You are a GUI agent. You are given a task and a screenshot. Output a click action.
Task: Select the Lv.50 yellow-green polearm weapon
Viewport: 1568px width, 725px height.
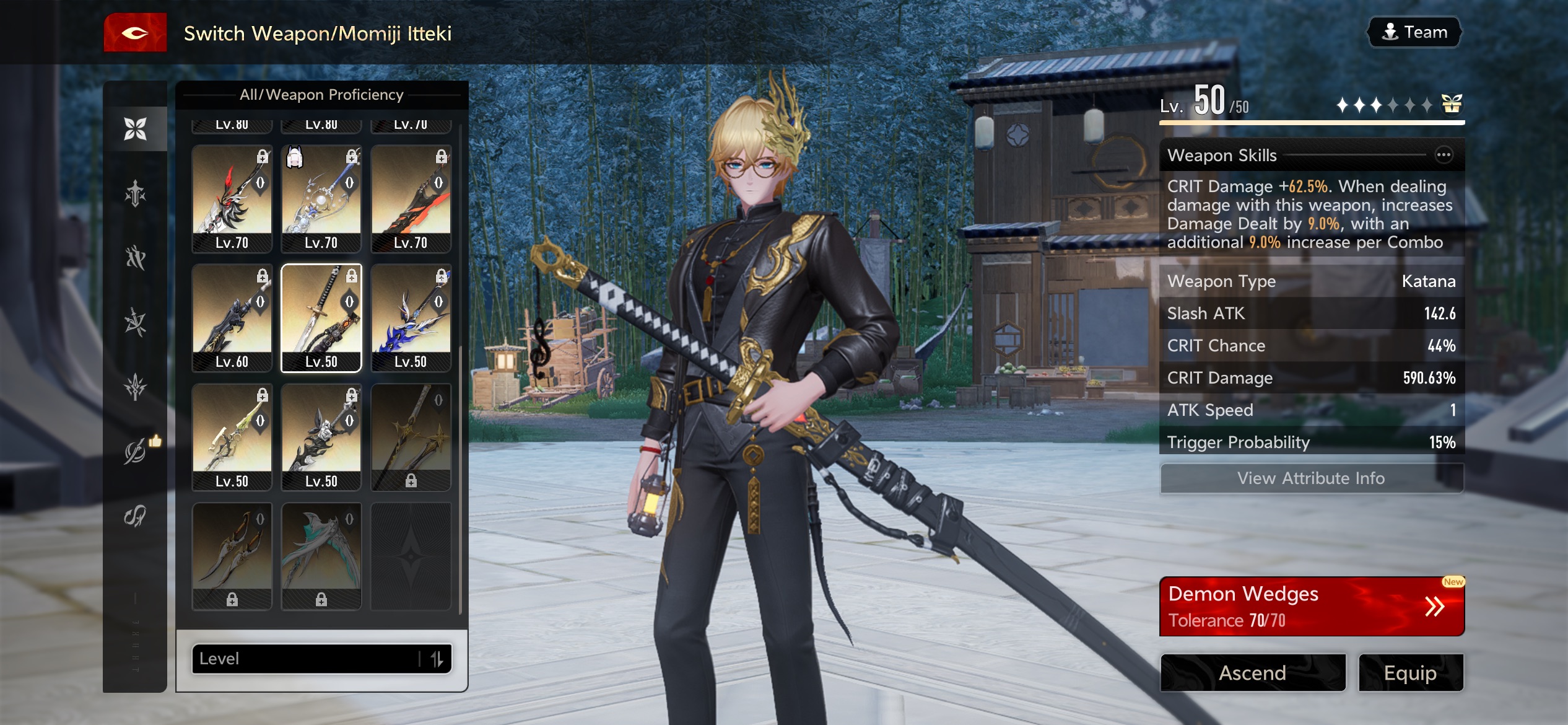(x=232, y=437)
